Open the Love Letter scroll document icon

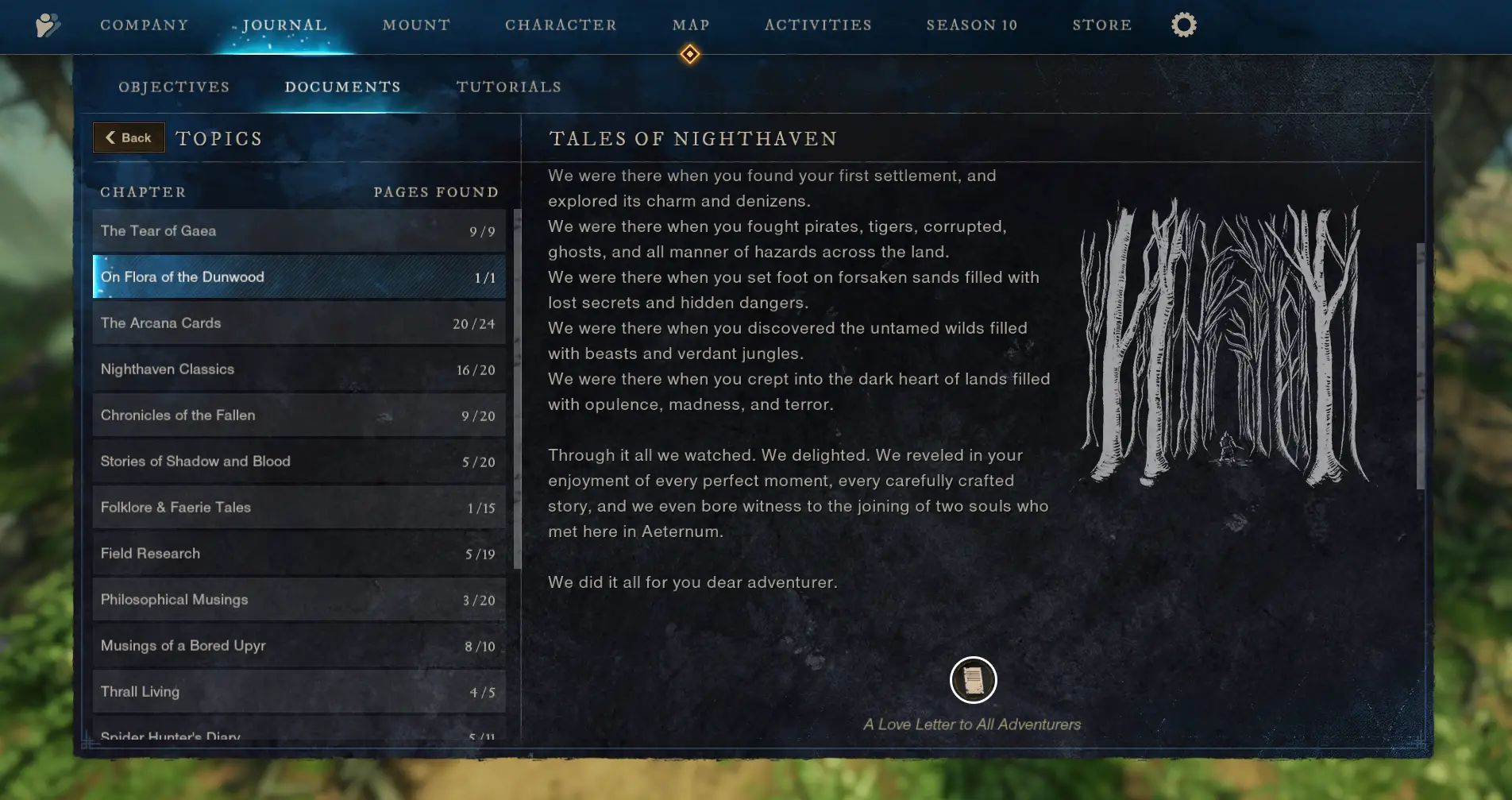pos(973,680)
